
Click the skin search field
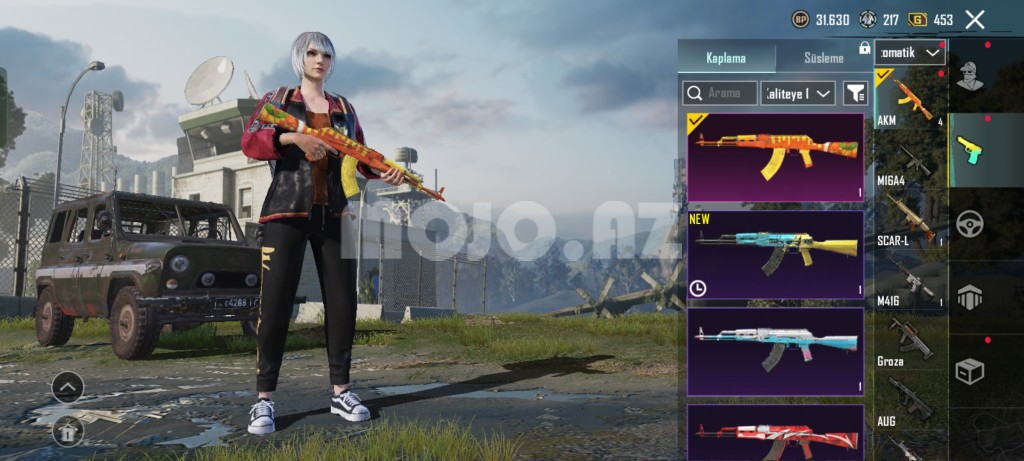(720, 93)
